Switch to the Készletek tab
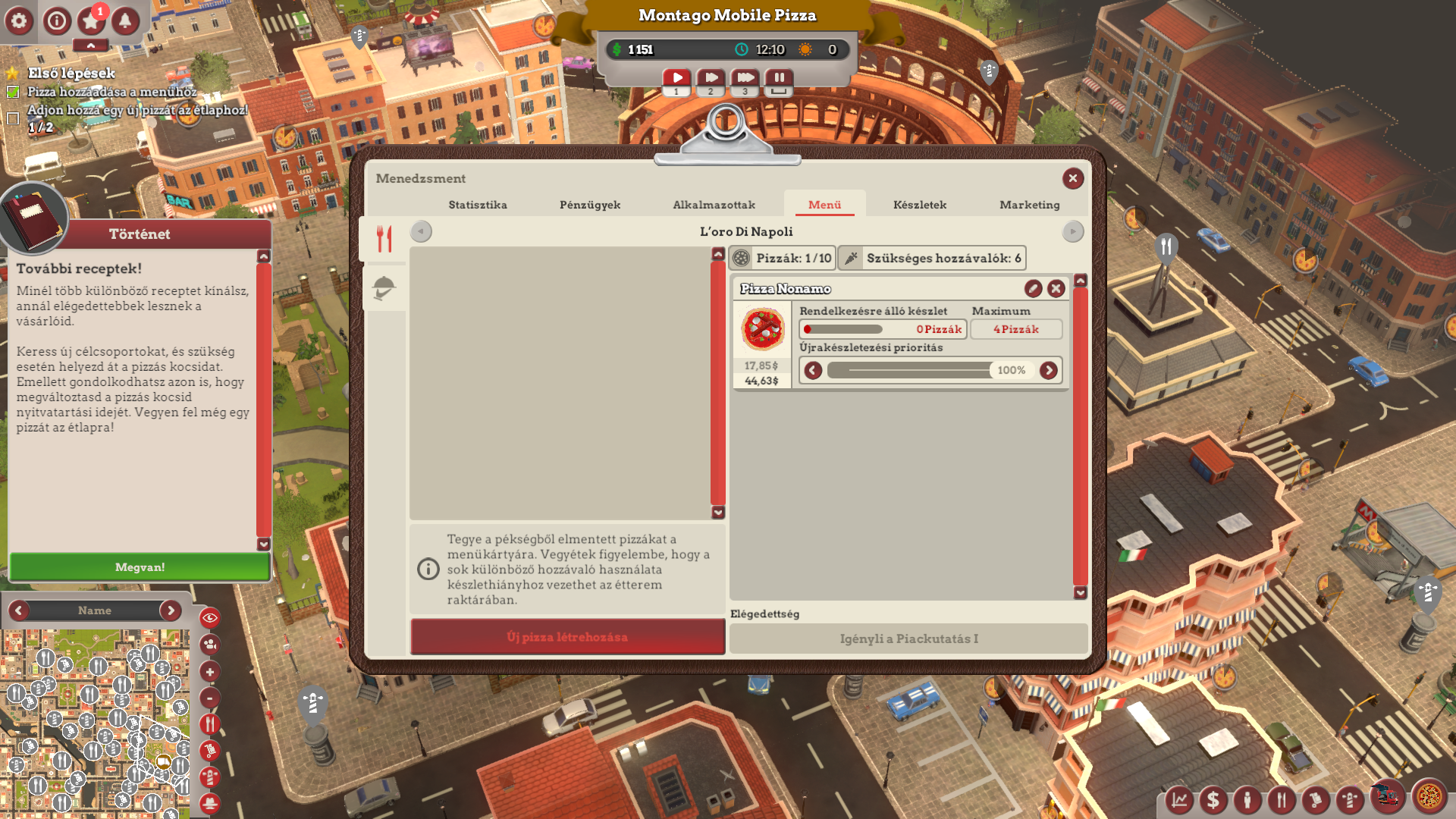 pos(919,205)
